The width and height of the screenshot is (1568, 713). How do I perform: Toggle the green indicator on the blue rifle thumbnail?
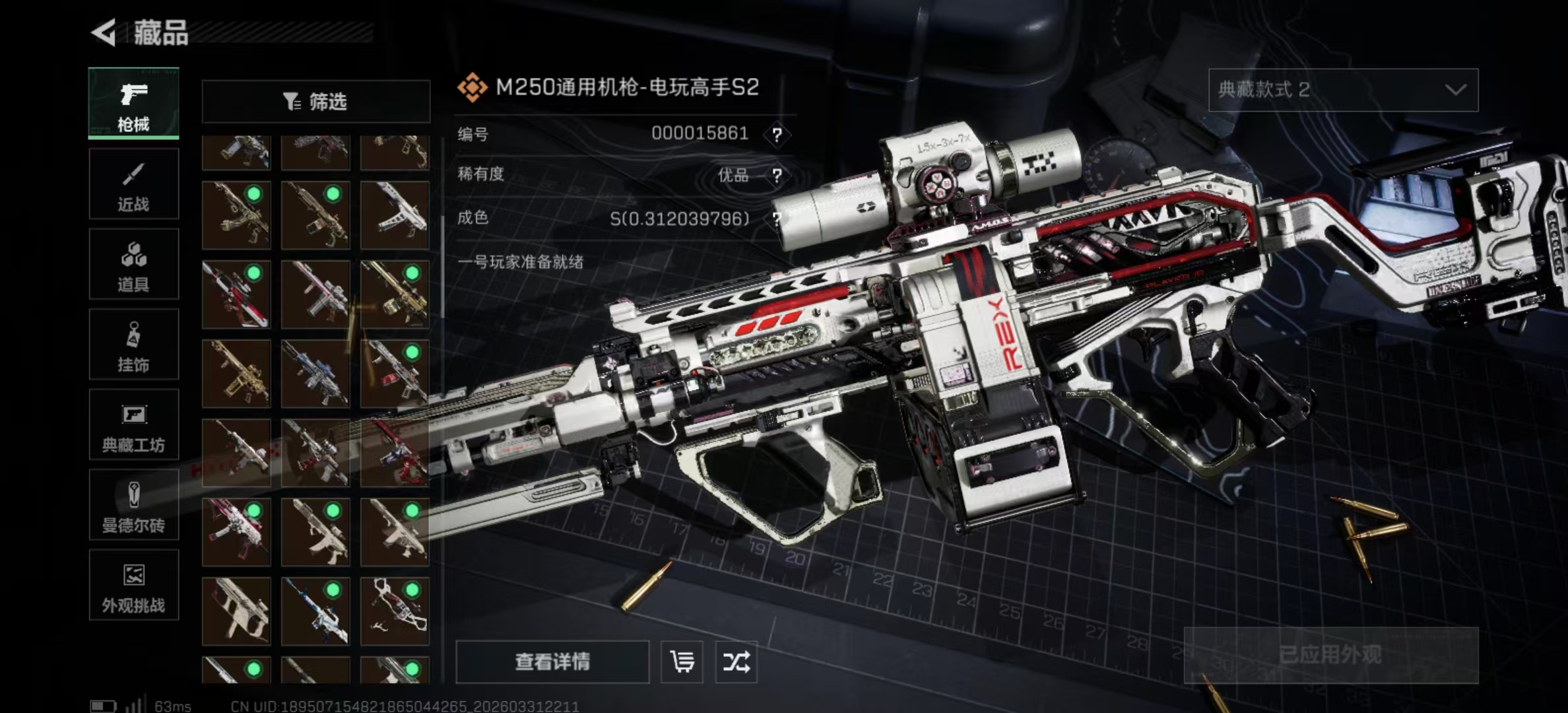coord(333,591)
